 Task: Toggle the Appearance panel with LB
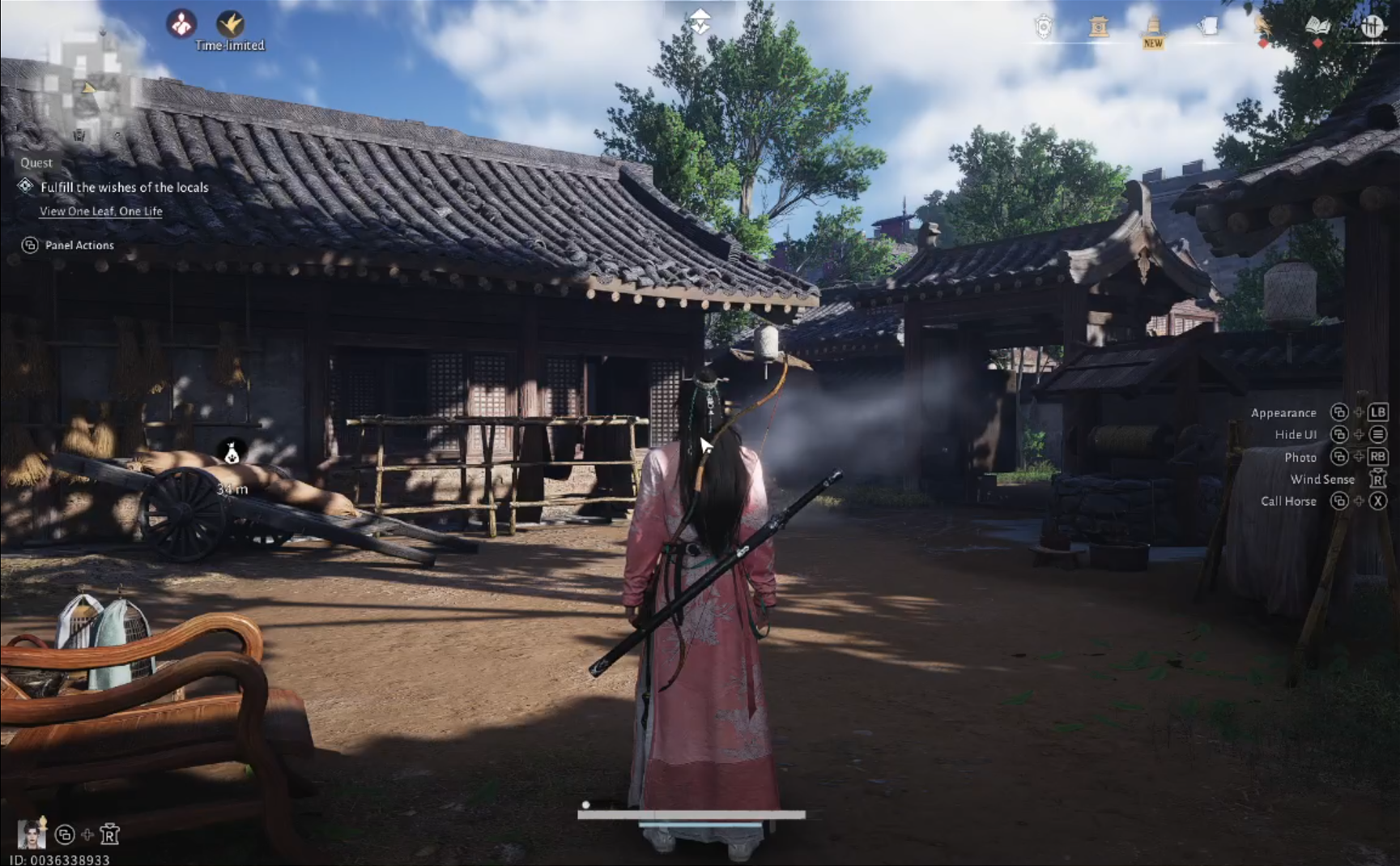click(x=1283, y=412)
